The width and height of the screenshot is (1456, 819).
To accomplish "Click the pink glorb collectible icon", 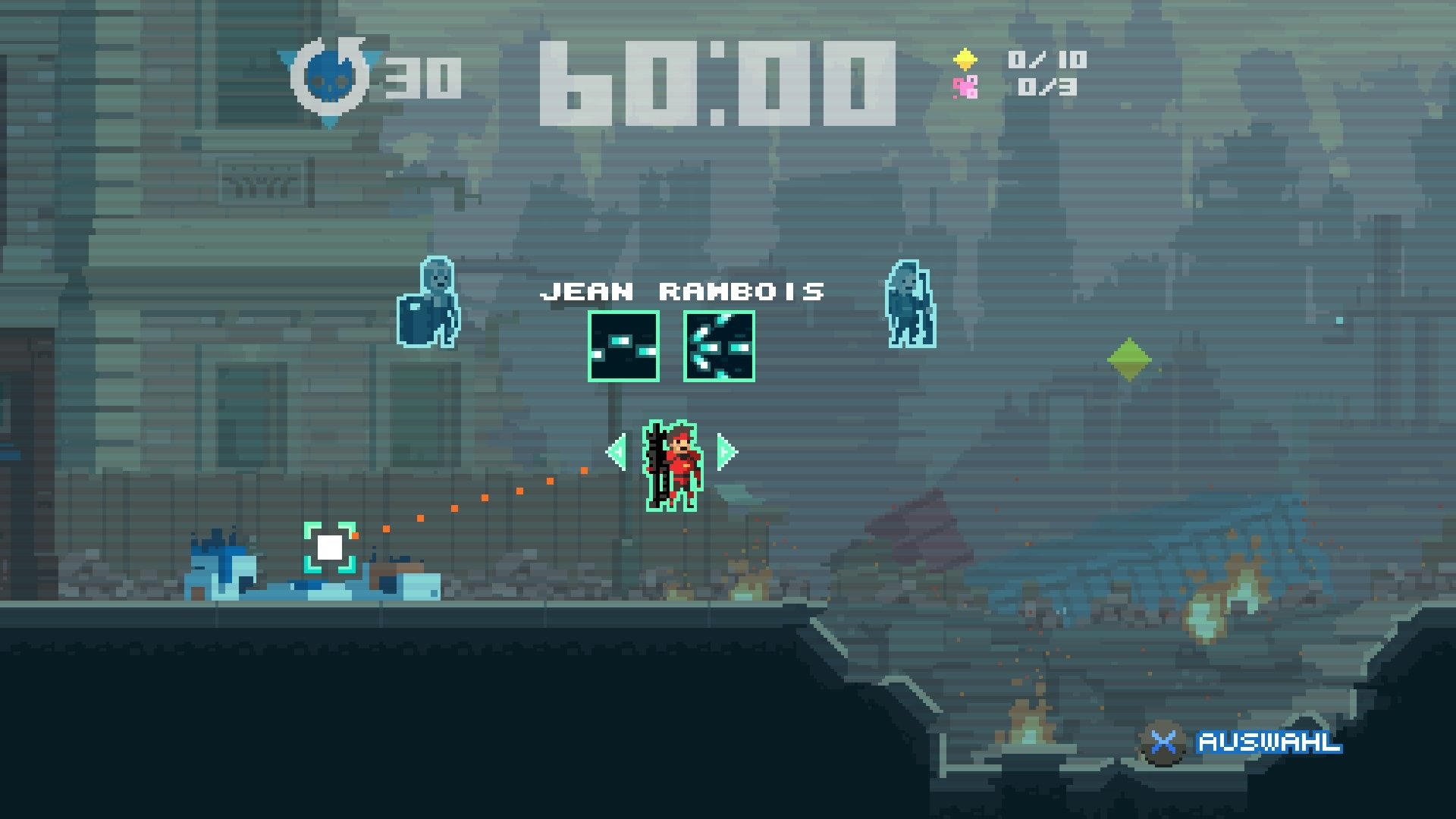I will (965, 88).
